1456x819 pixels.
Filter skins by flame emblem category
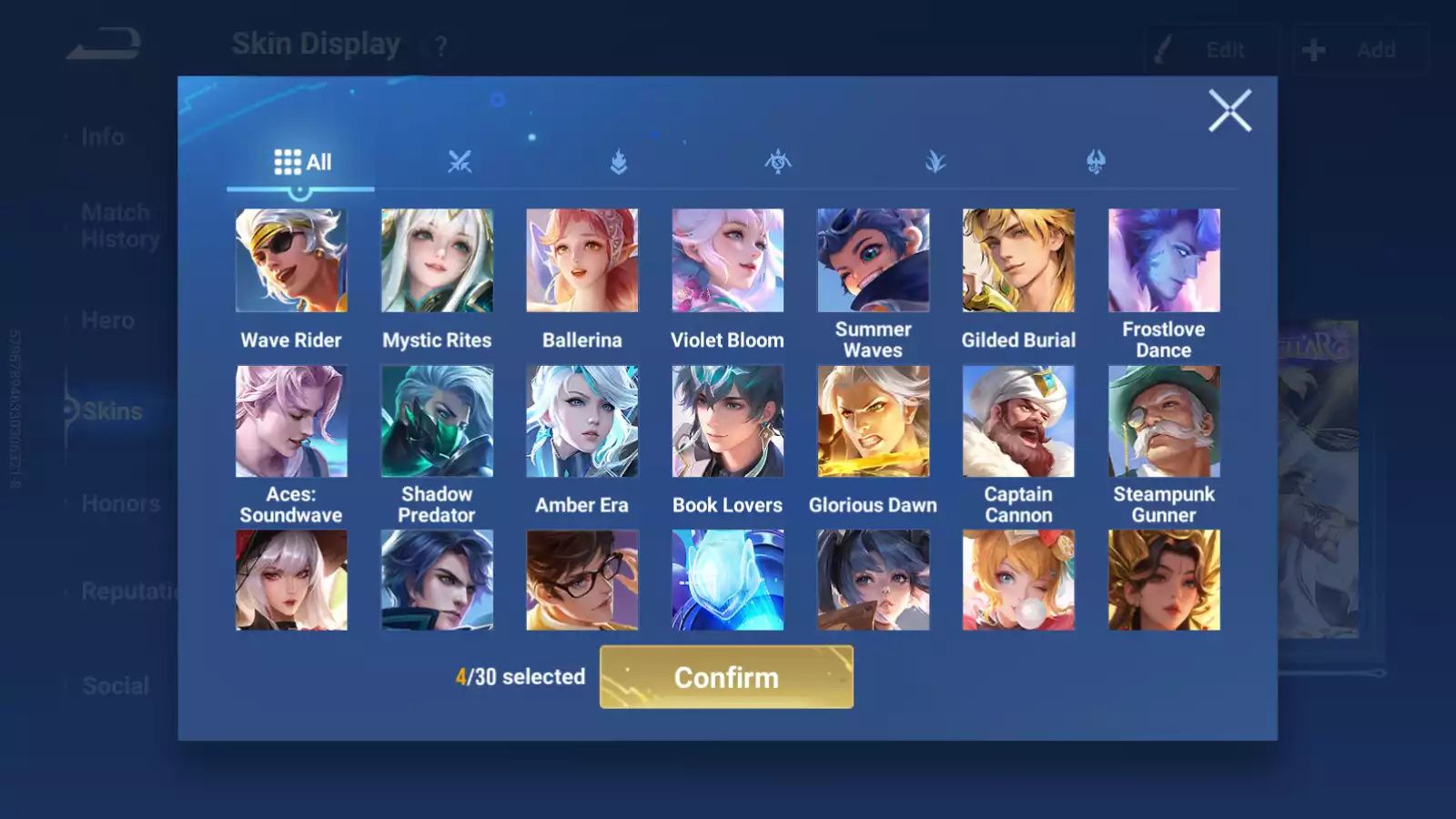click(x=619, y=162)
